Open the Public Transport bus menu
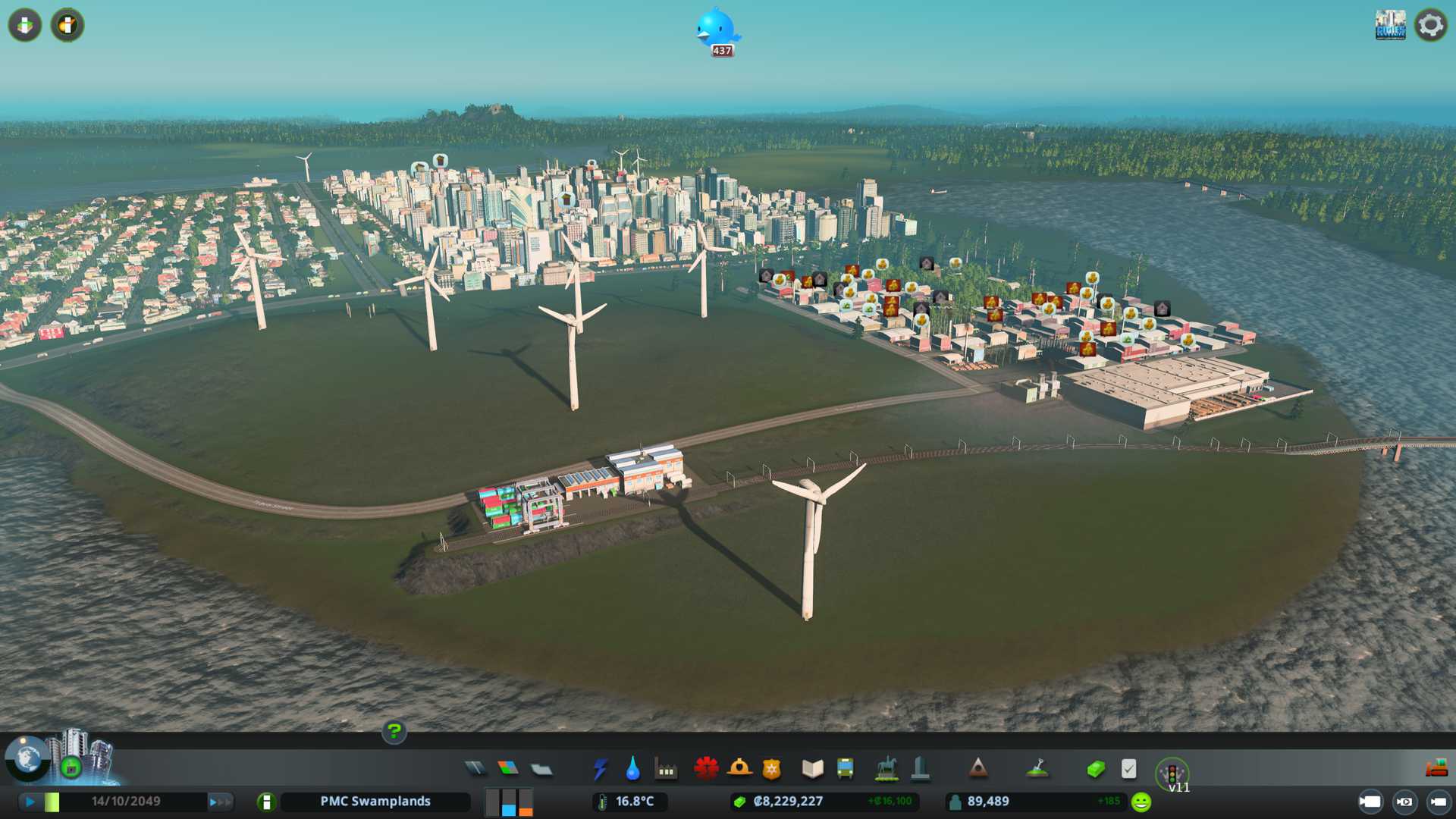The height and width of the screenshot is (819, 1456). point(845,769)
